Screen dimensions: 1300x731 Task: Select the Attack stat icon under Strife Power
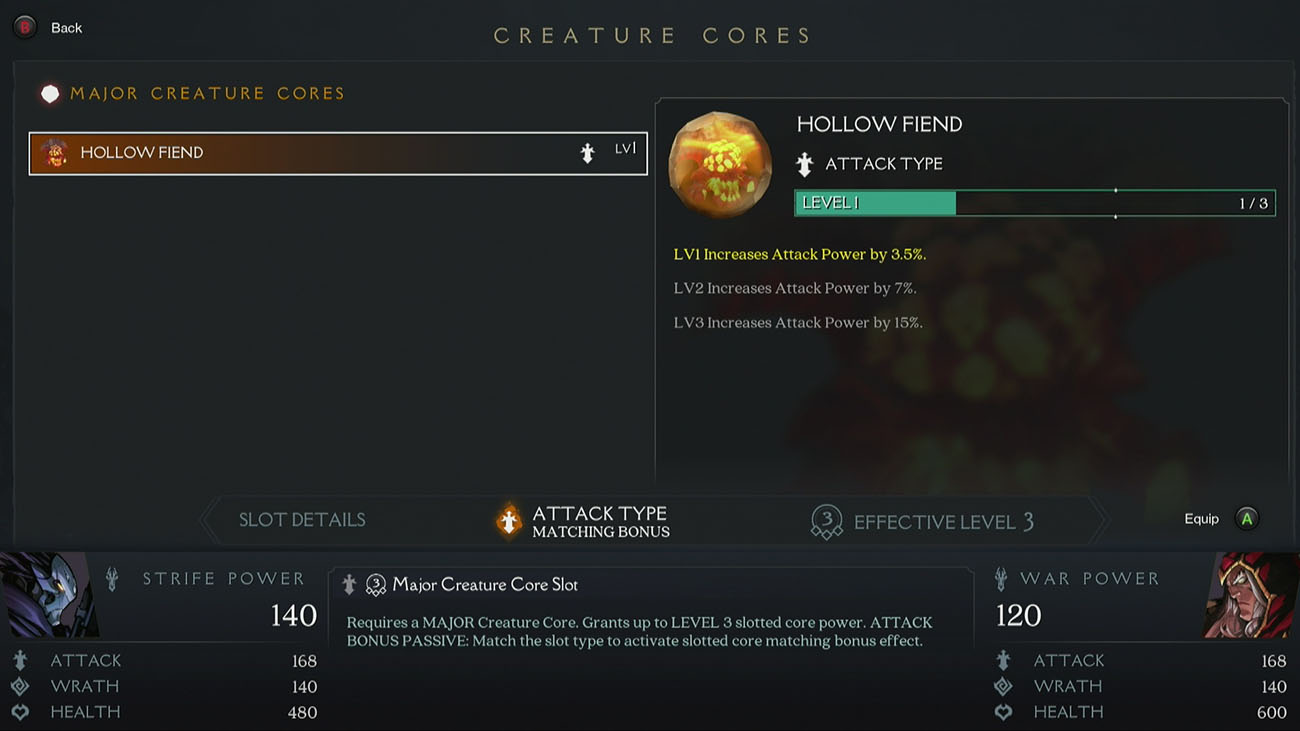[x=20, y=660]
